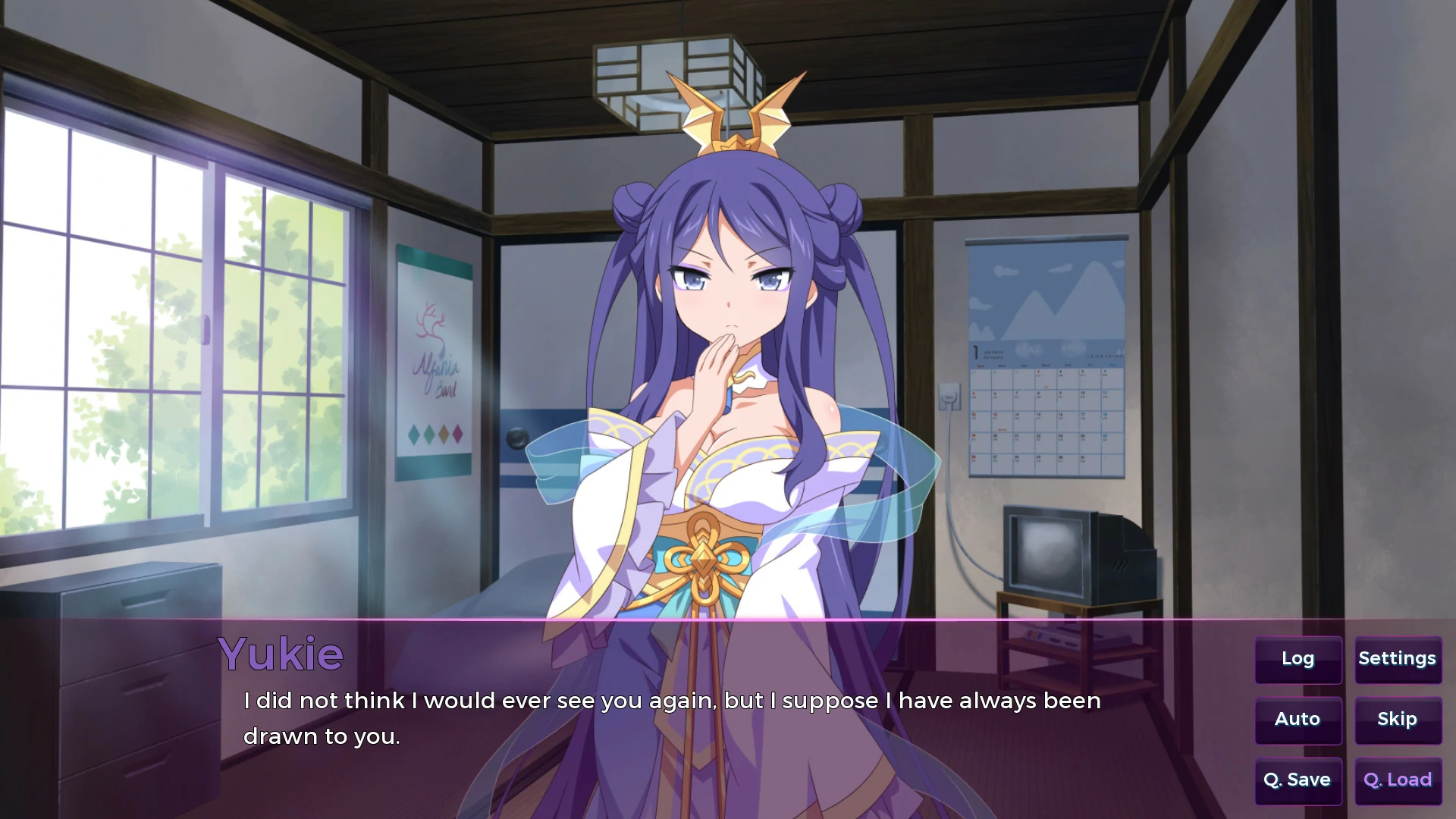Open the Settings menu

[1397, 658]
